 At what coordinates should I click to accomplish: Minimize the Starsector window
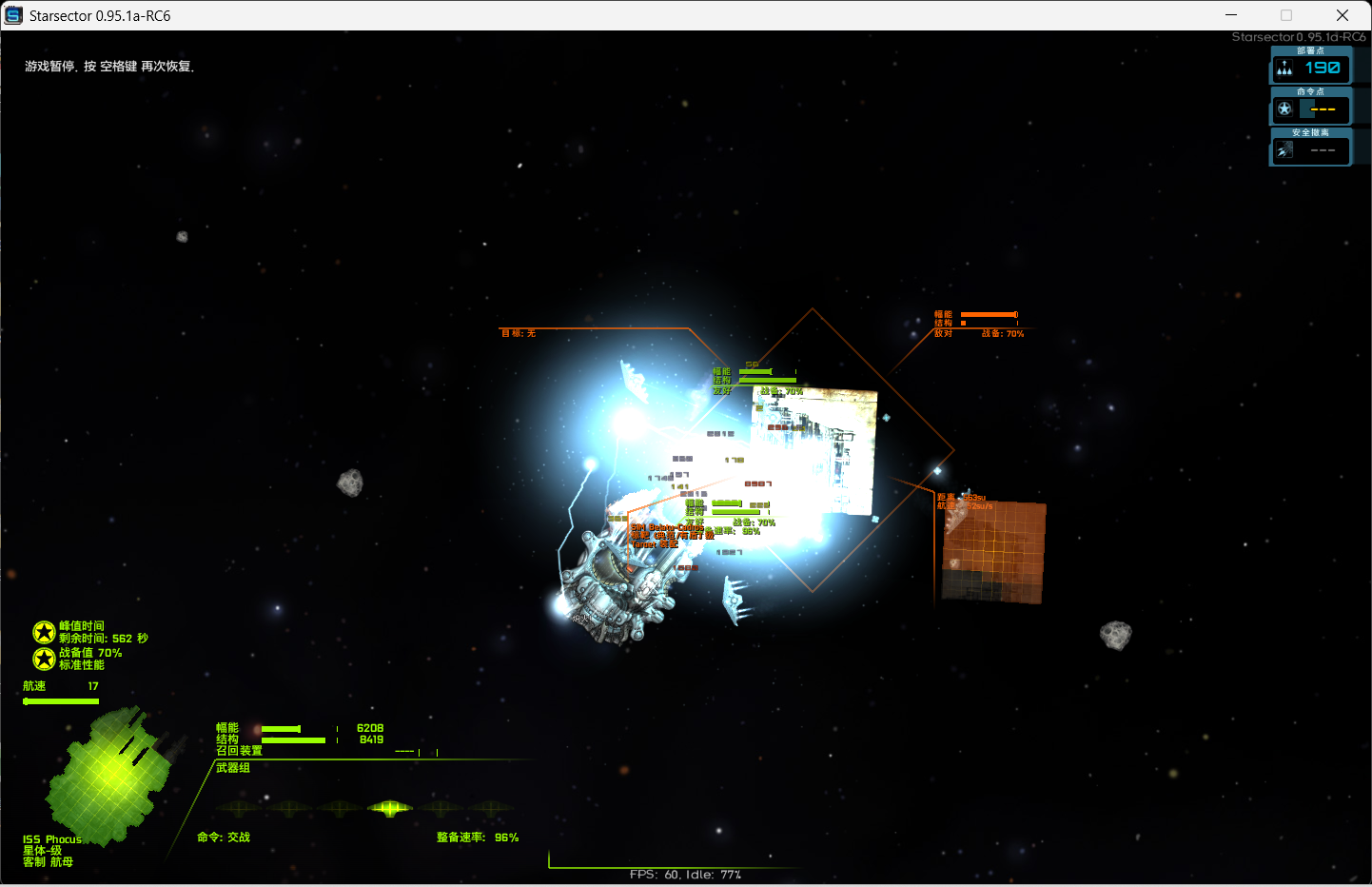coord(1231,15)
